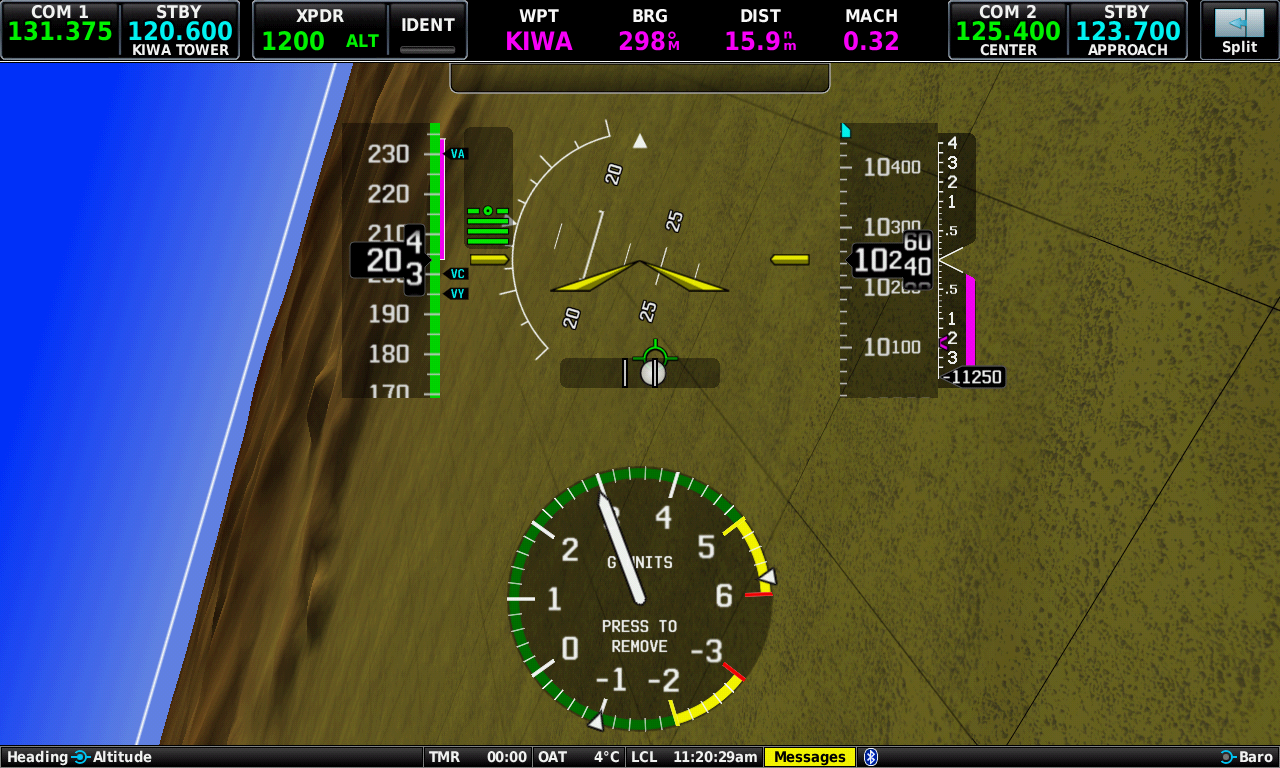Screen dimensions: 1280x768
Task: Open the yellow Messages button
Action: coord(810,757)
